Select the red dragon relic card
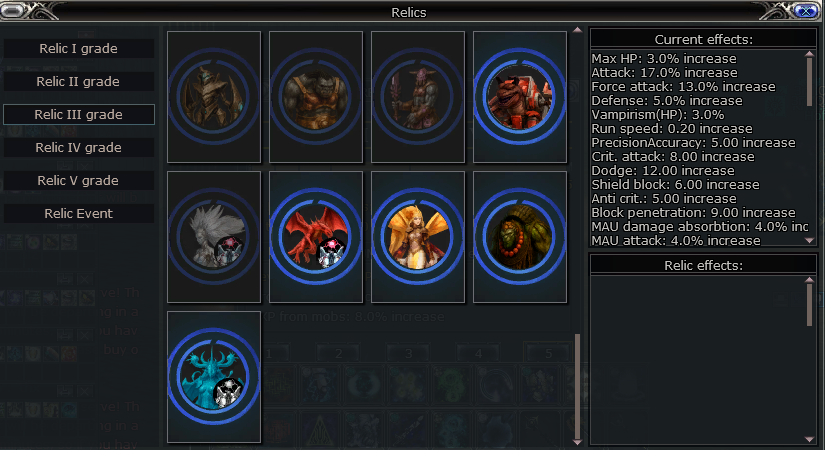The width and height of the screenshot is (825, 450). point(316,237)
